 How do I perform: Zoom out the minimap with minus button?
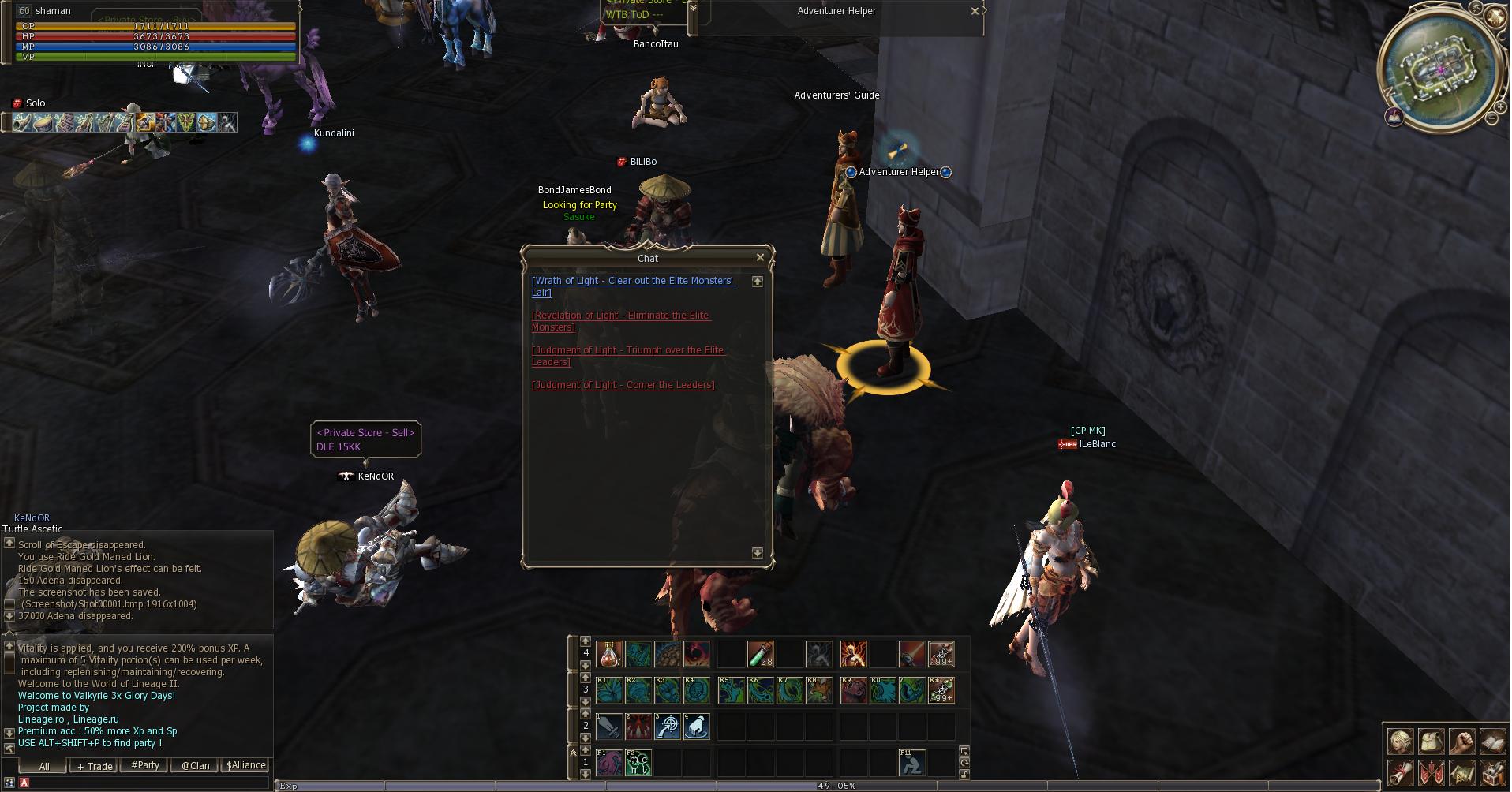coord(1491,118)
